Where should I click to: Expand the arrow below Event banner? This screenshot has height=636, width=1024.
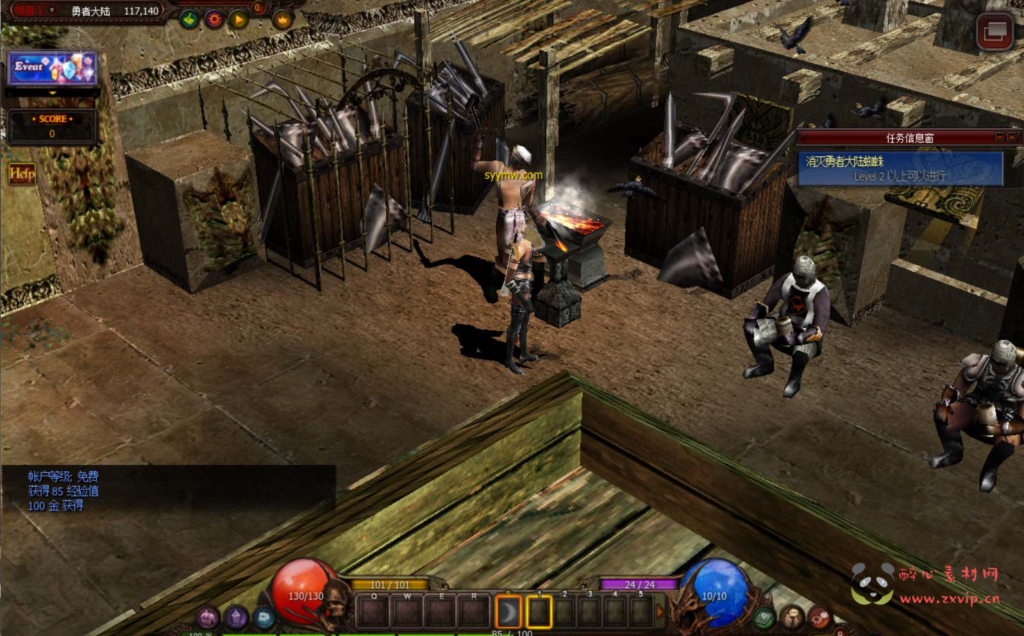coord(53,93)
